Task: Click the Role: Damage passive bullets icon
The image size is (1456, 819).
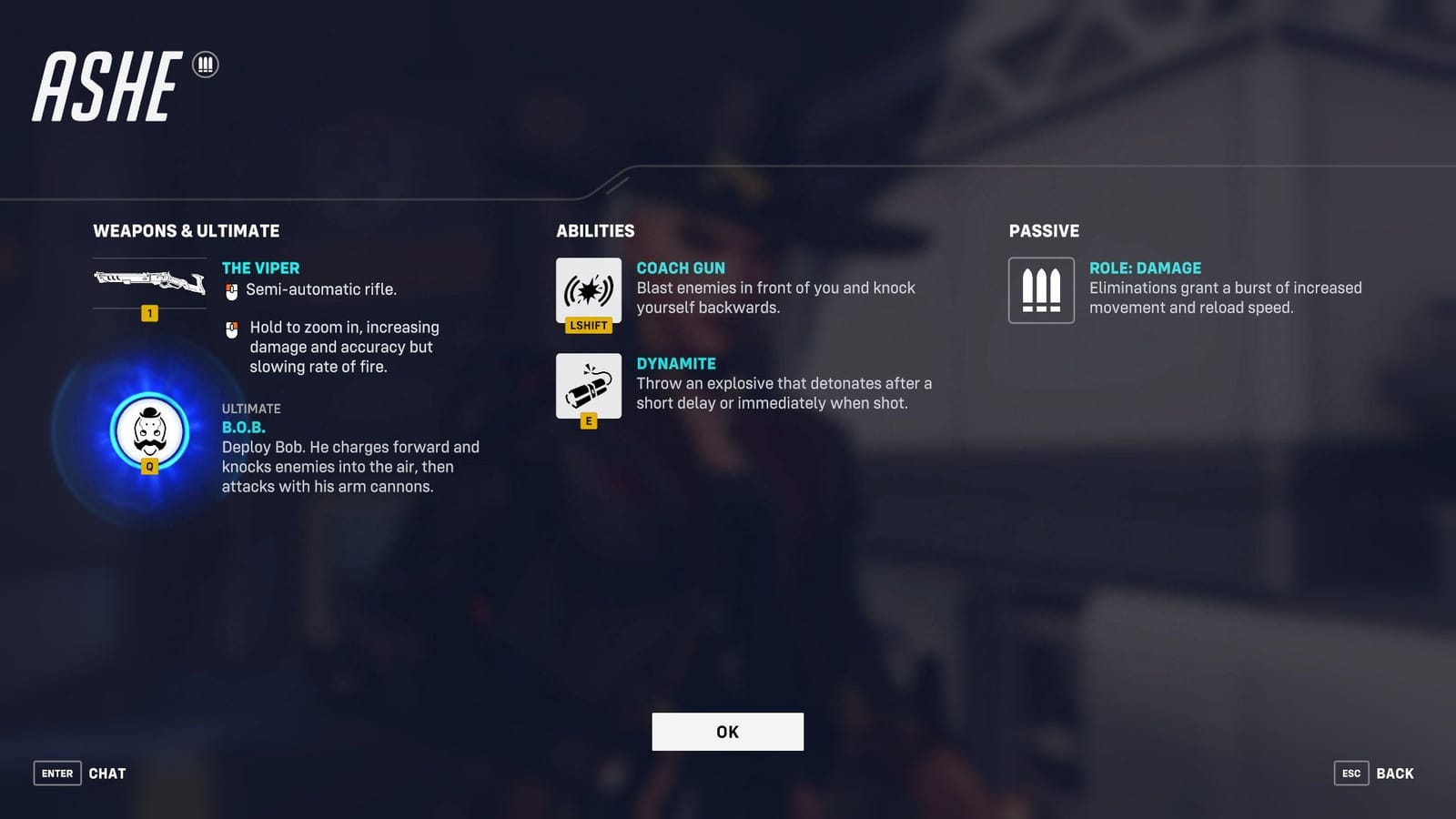Action: [x=1041, y=290]
